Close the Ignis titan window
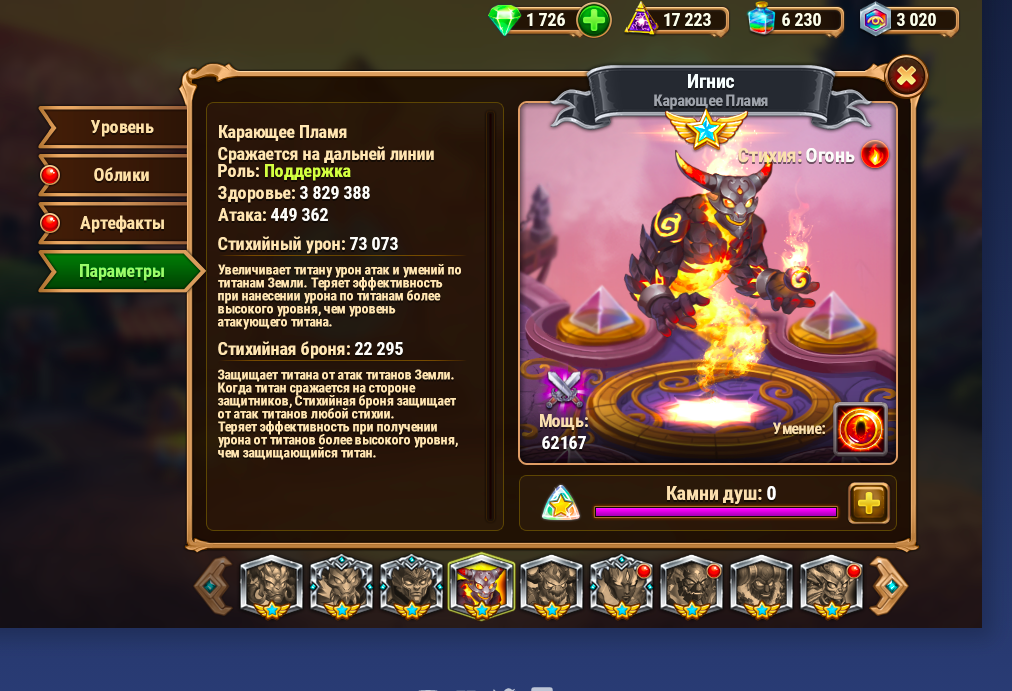This screenshot has width=1012, height=691. 906,76
